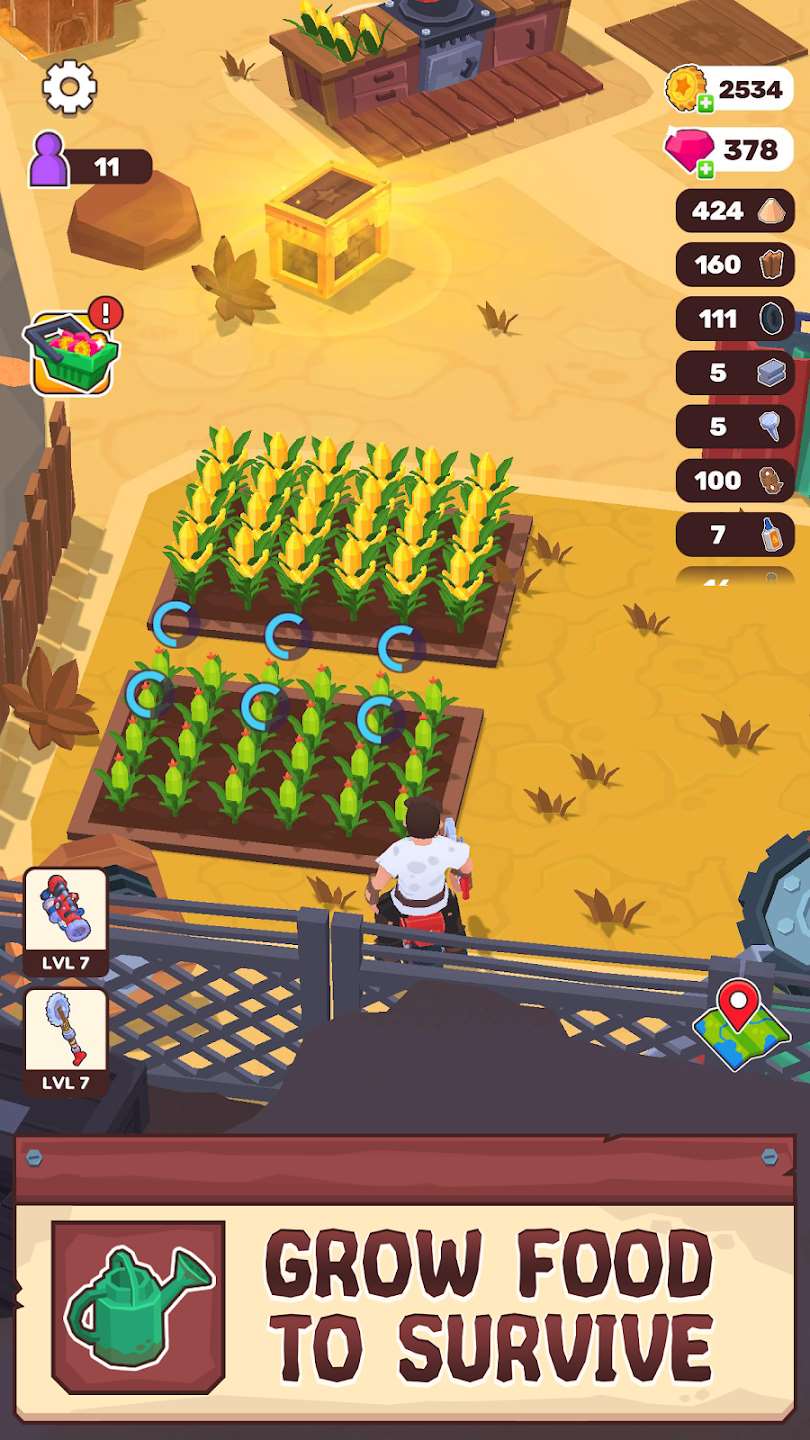Add more pink gems
This screenshot has width=810, height=1440.
pyautogui.click(x=706, y=168)
